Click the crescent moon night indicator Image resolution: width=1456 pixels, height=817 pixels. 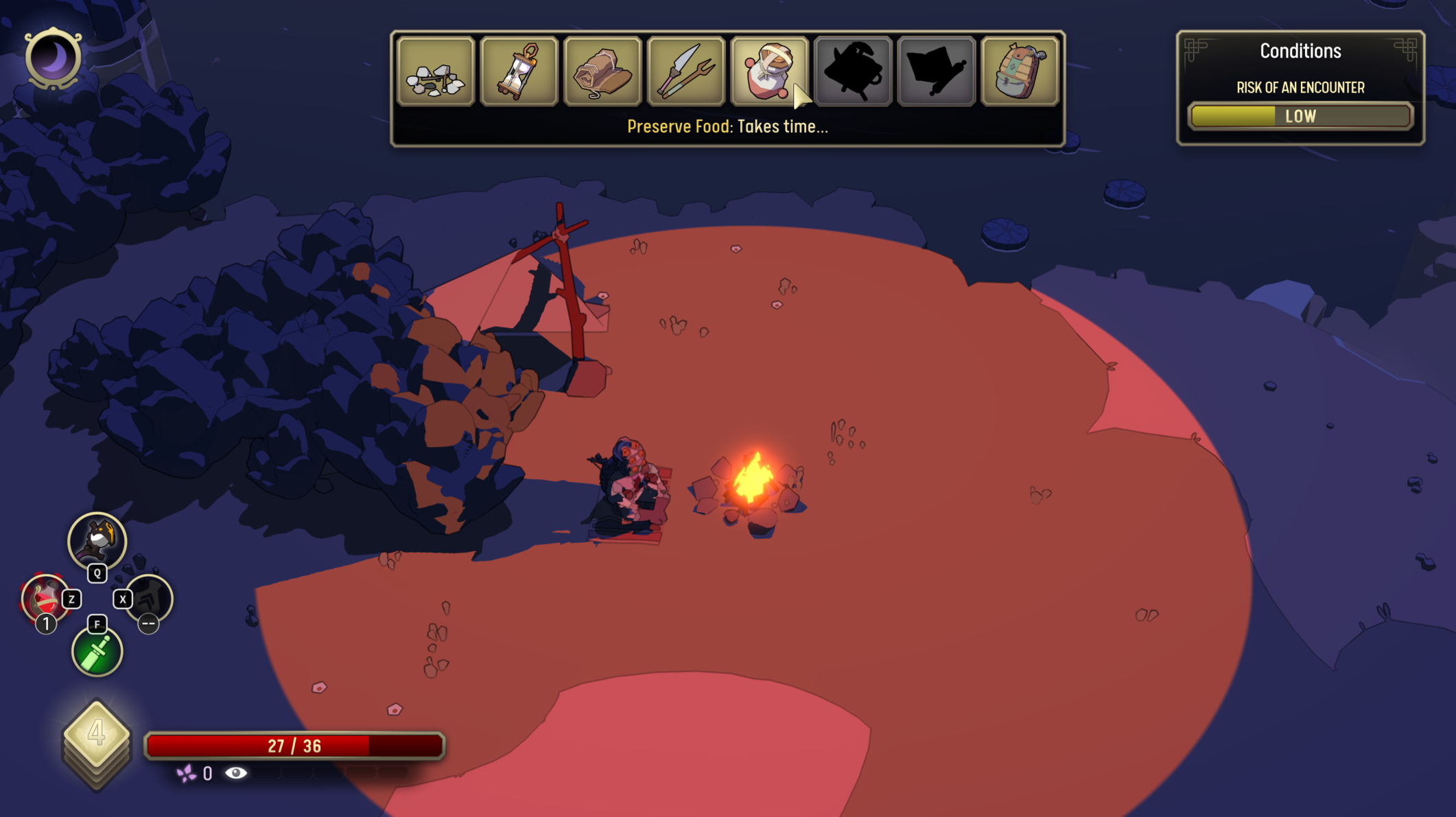pyautogui.click(x=53, y=58)
